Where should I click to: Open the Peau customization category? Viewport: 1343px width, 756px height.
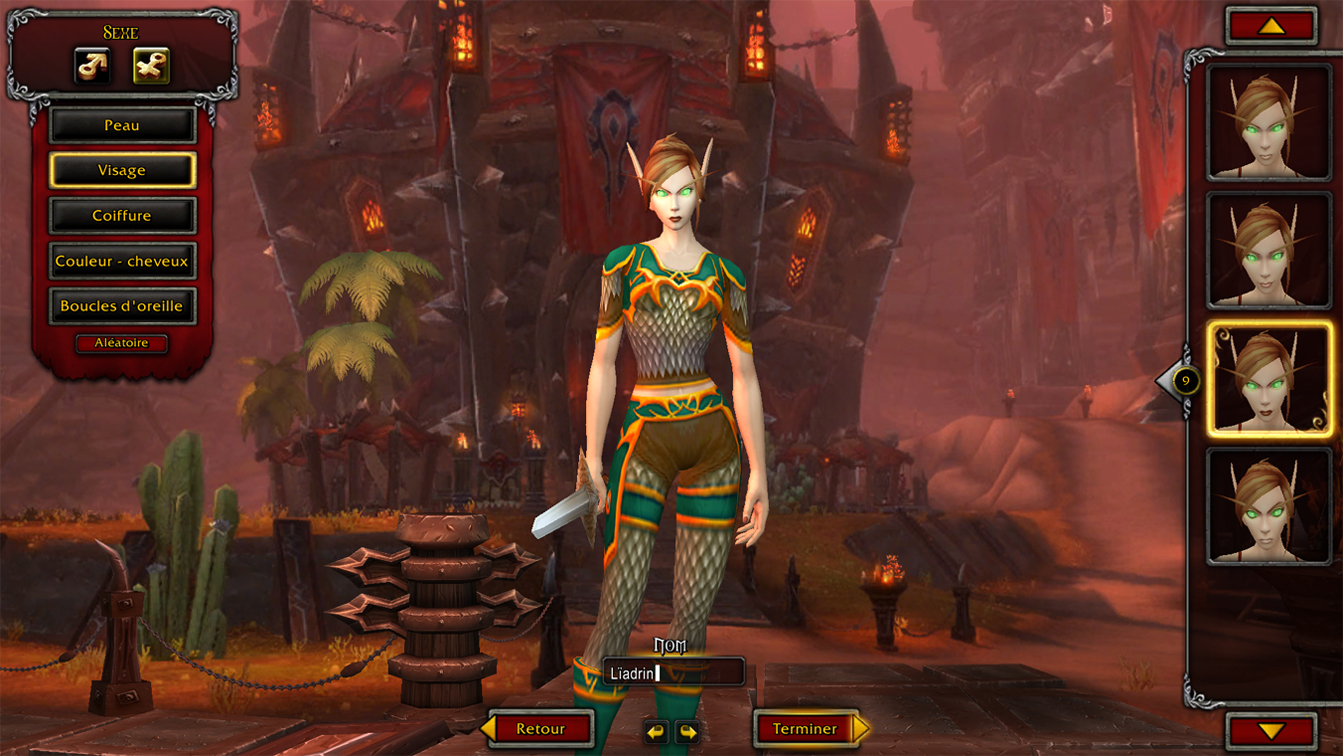[x=122, y=126]
